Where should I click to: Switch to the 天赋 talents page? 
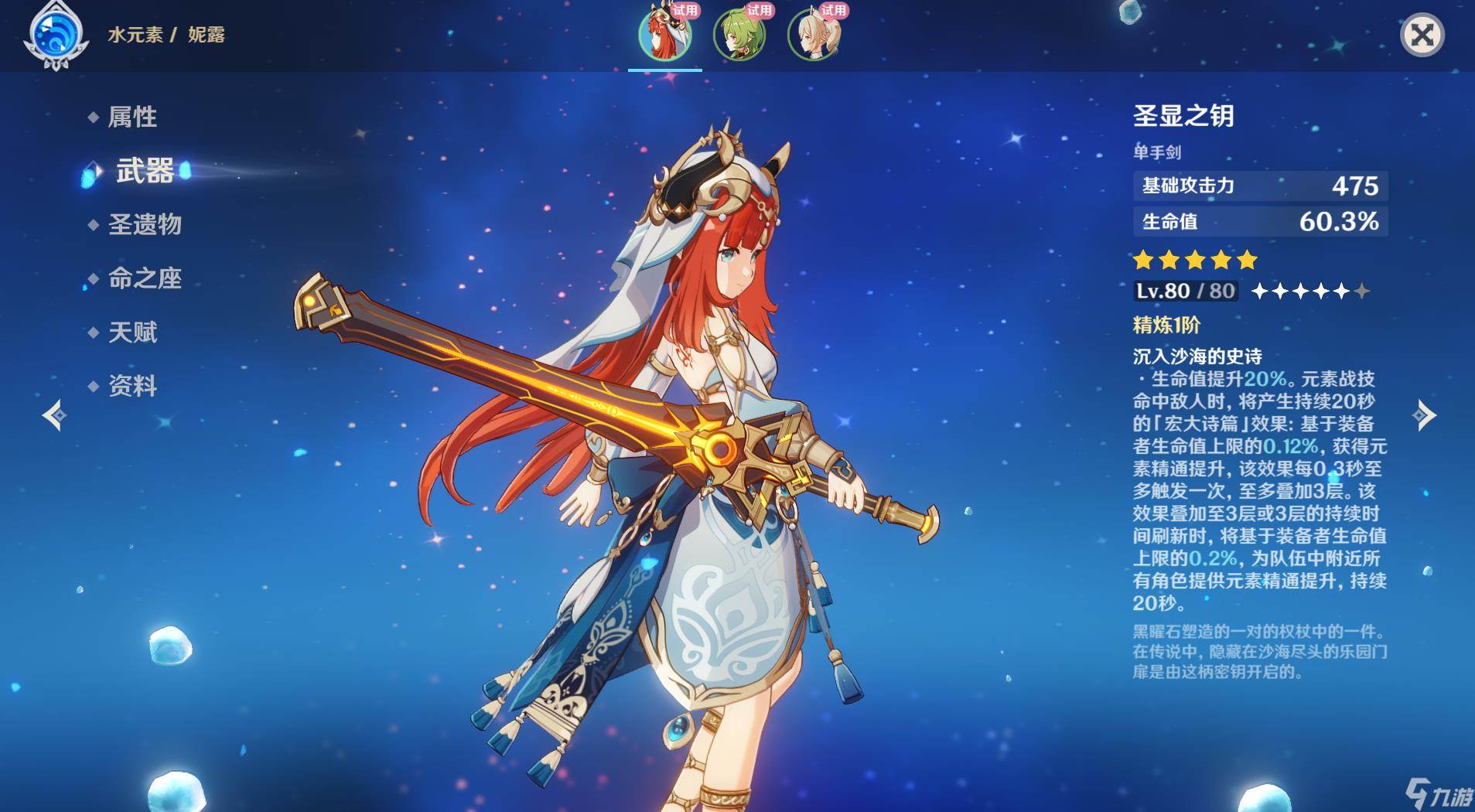point(132,333)
